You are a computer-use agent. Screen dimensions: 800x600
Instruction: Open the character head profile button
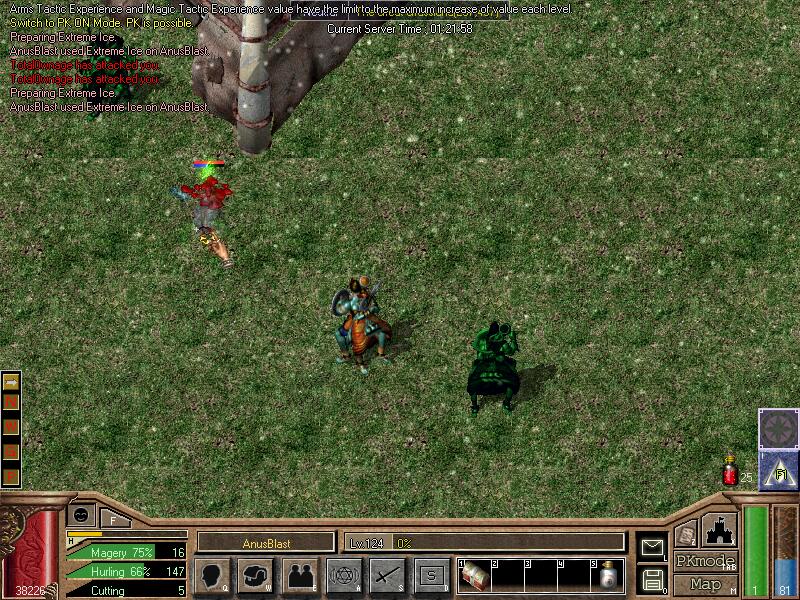(x=213, y=576)
